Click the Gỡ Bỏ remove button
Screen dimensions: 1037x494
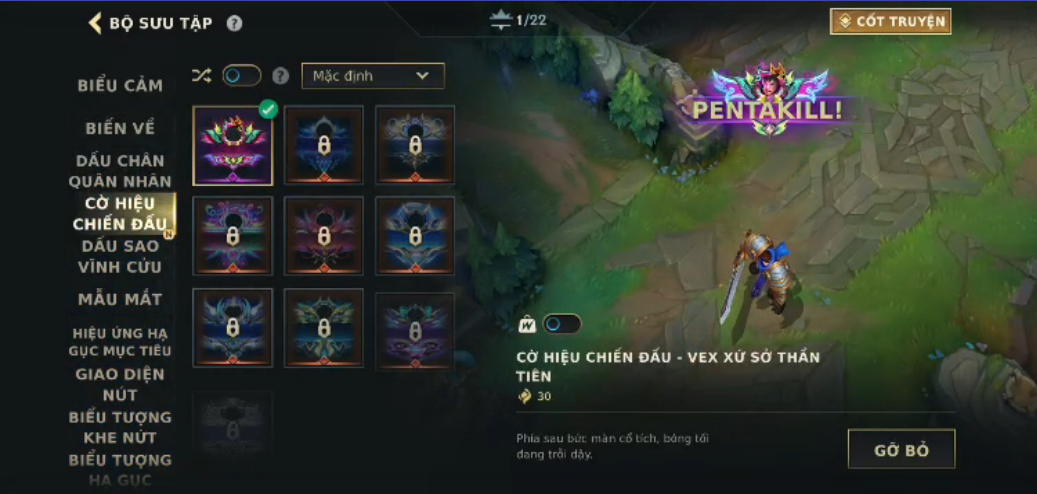(901, 450)
